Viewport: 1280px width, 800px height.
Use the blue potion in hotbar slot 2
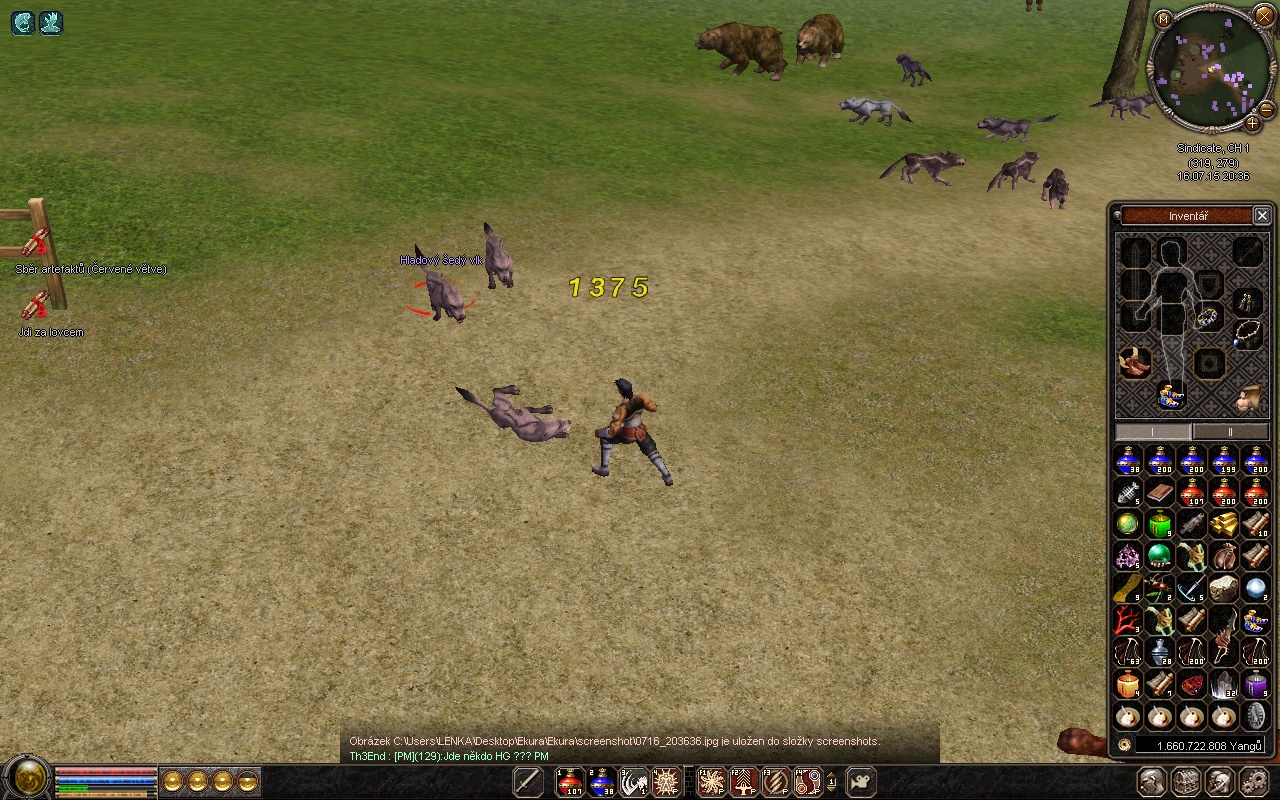[602, 782]
